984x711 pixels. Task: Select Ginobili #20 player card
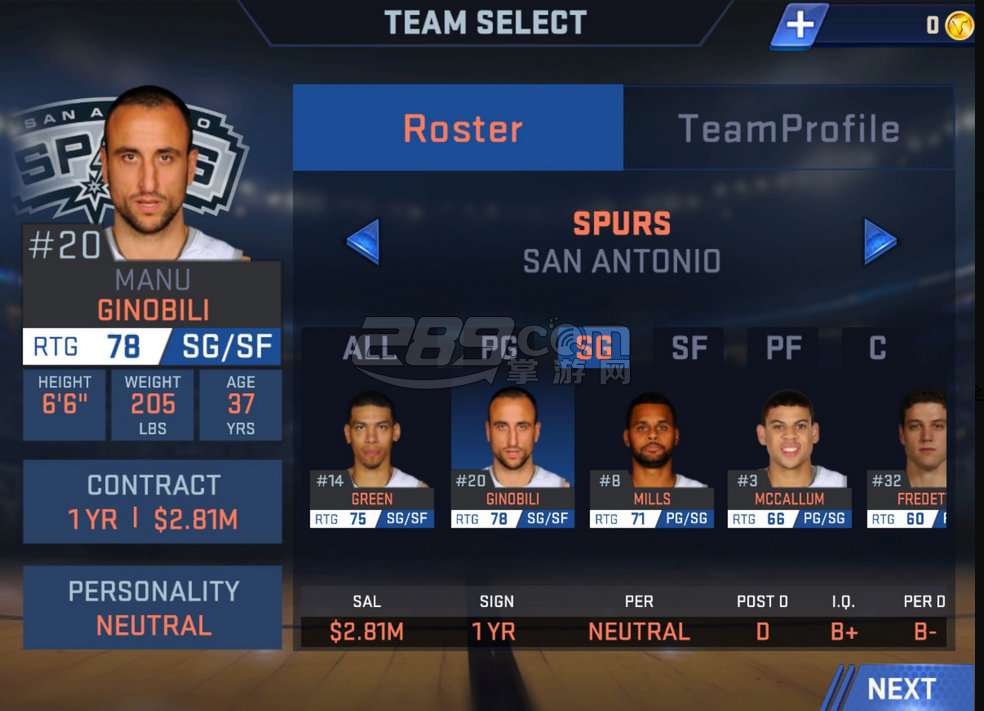click(512, 460)
